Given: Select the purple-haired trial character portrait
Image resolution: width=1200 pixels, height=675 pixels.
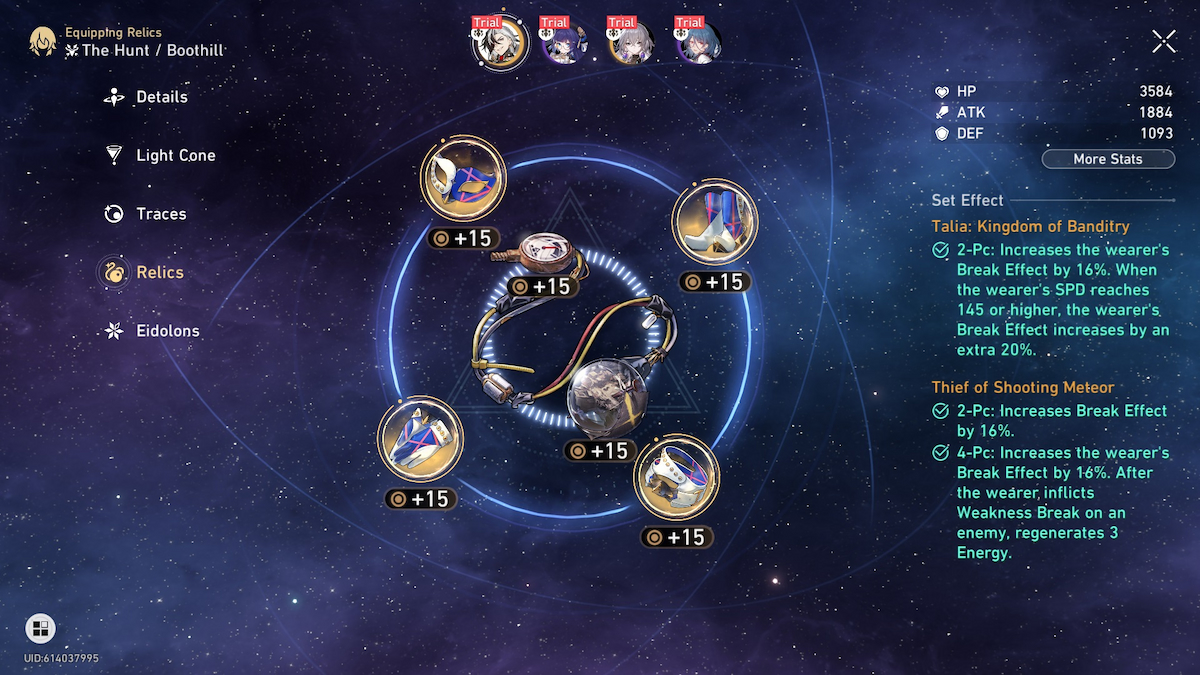Looking at the screenshot, I should click(566, 42).
